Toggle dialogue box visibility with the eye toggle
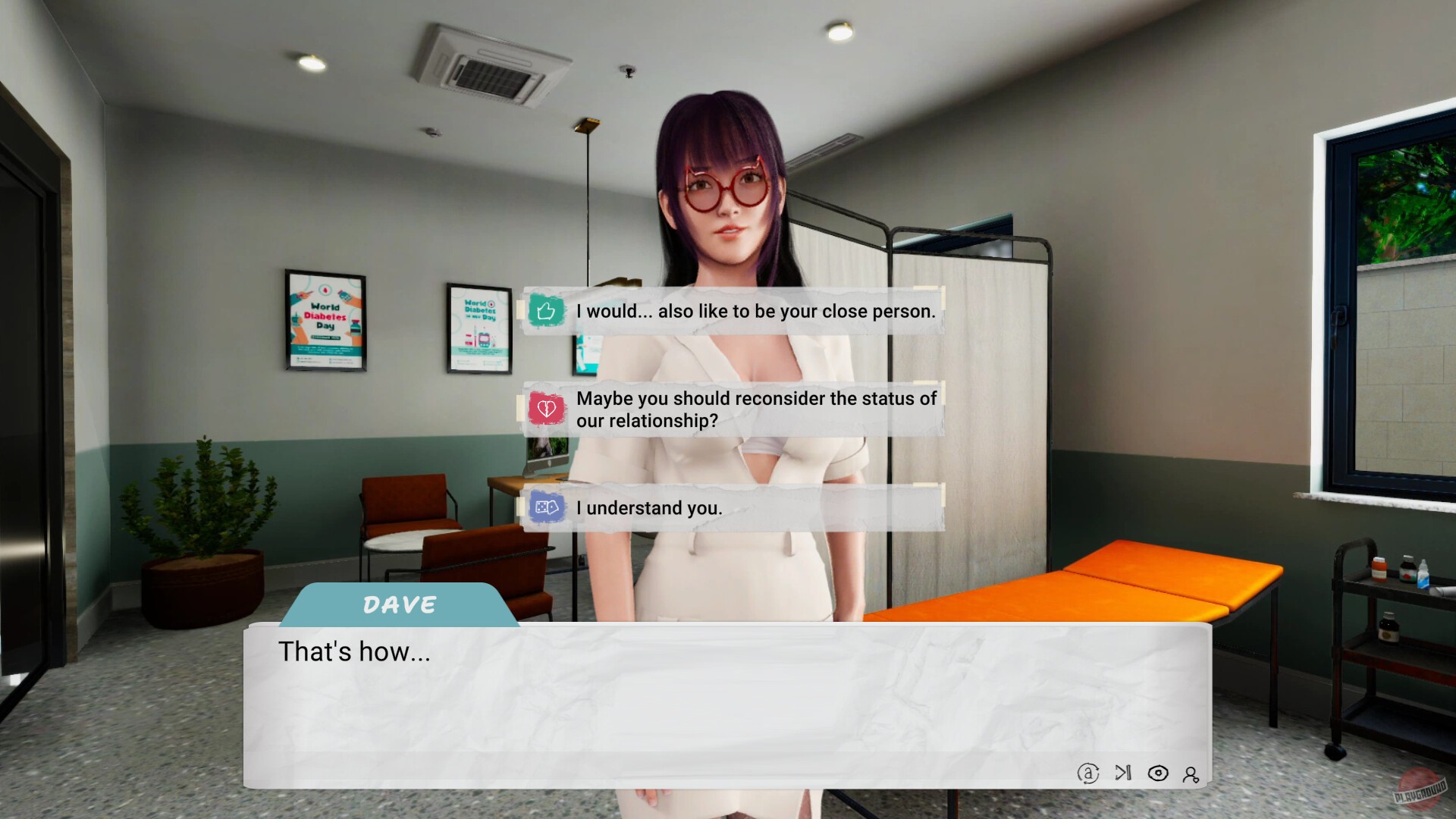 pyautogui.click(x=1158, y=774)
